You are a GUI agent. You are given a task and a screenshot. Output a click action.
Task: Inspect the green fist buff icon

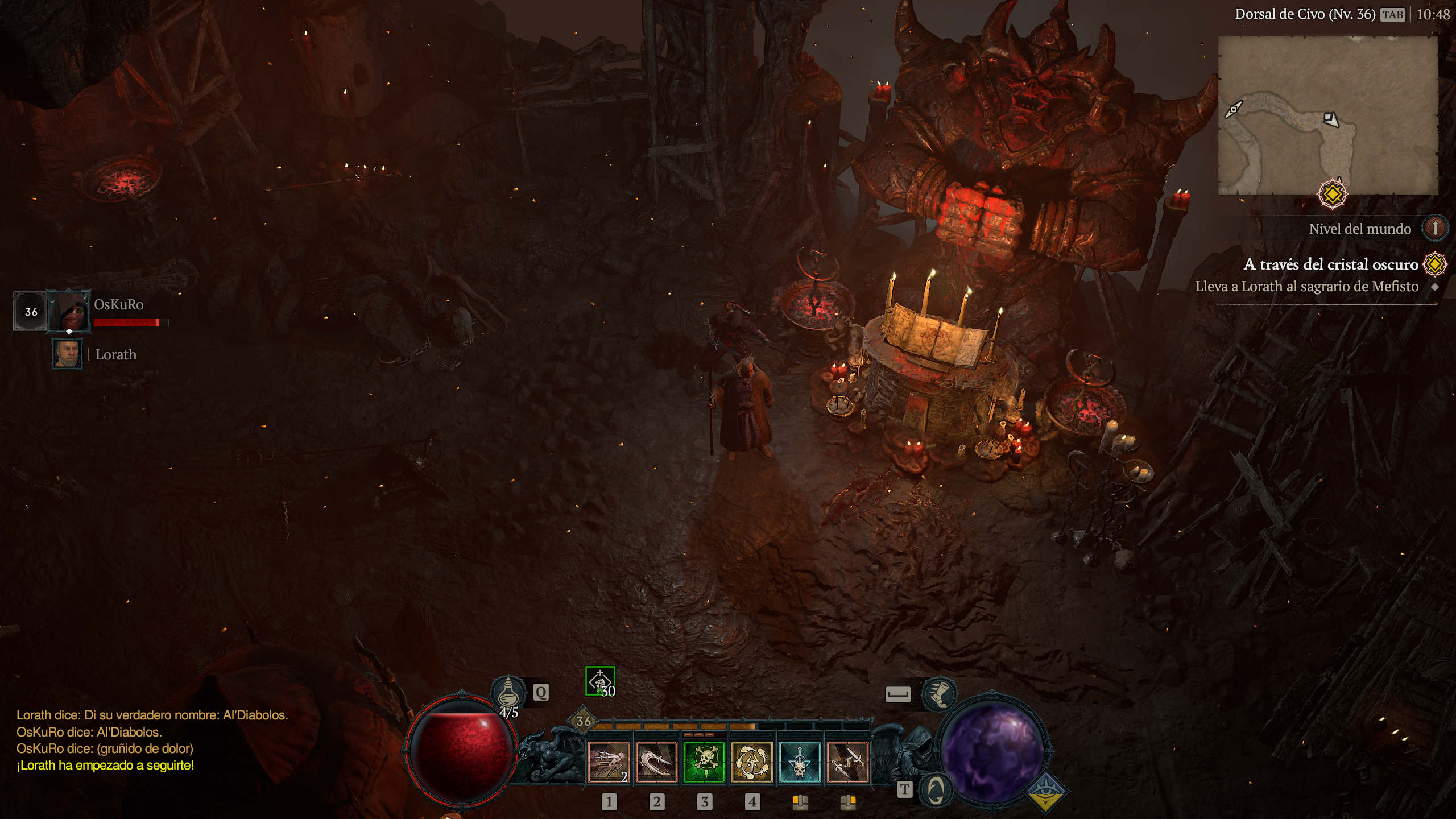(x=600, y=681)
